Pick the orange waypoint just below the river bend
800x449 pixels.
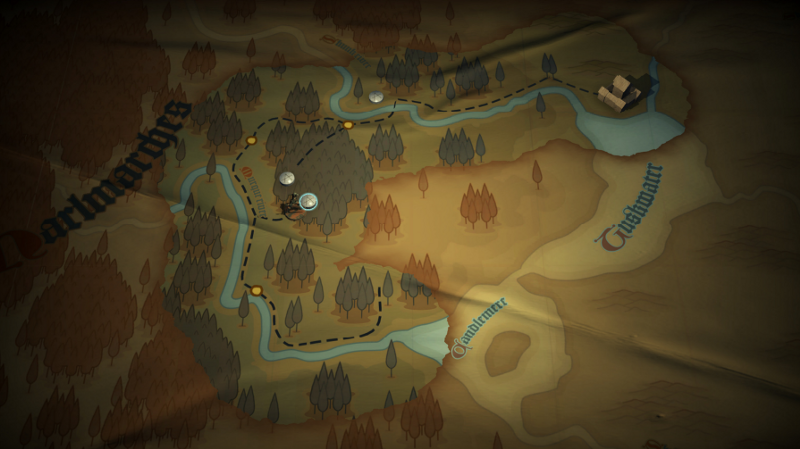[x=348, y=125]
